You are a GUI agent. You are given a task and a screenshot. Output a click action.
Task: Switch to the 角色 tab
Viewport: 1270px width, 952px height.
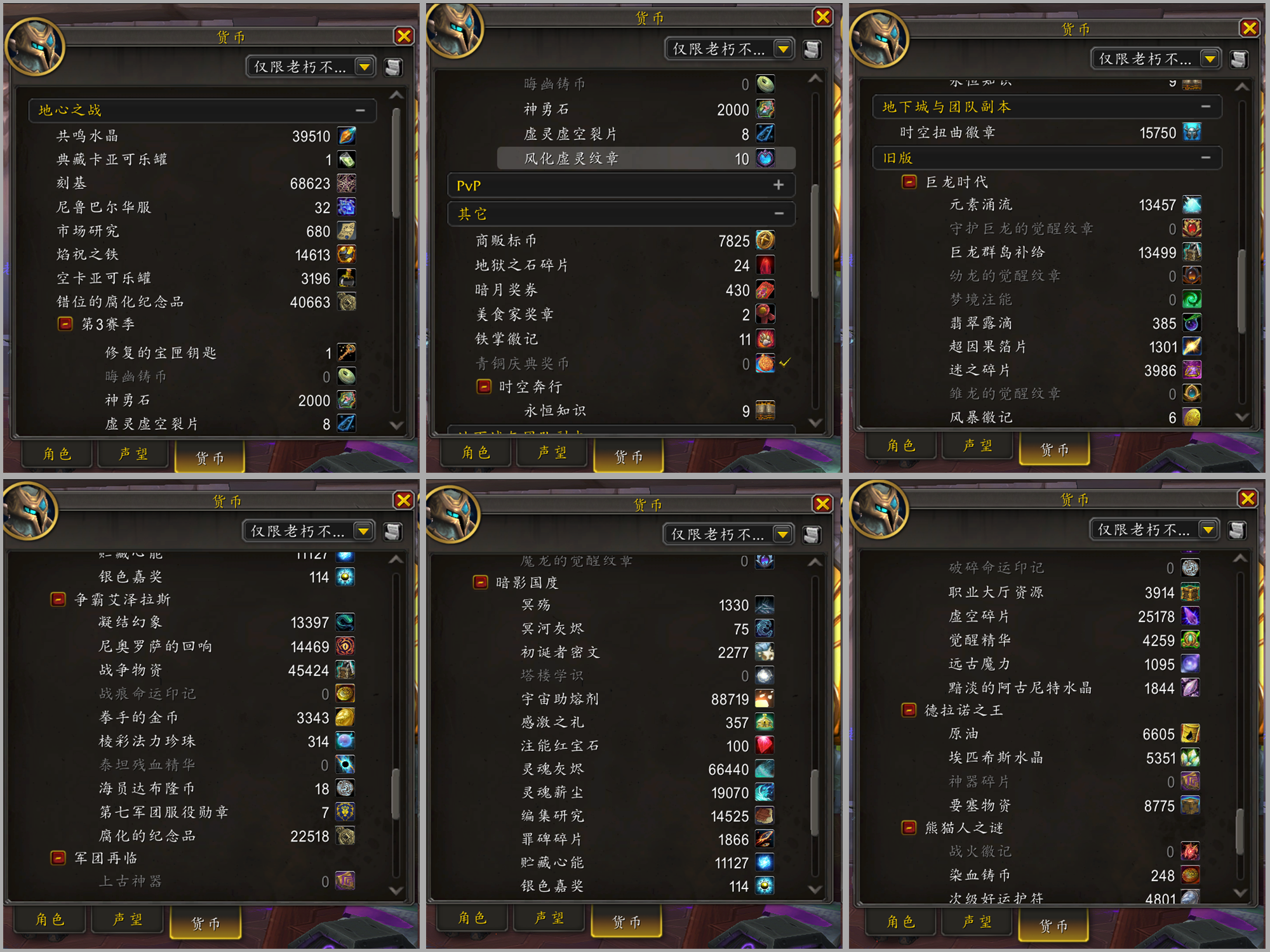point(56,454)
